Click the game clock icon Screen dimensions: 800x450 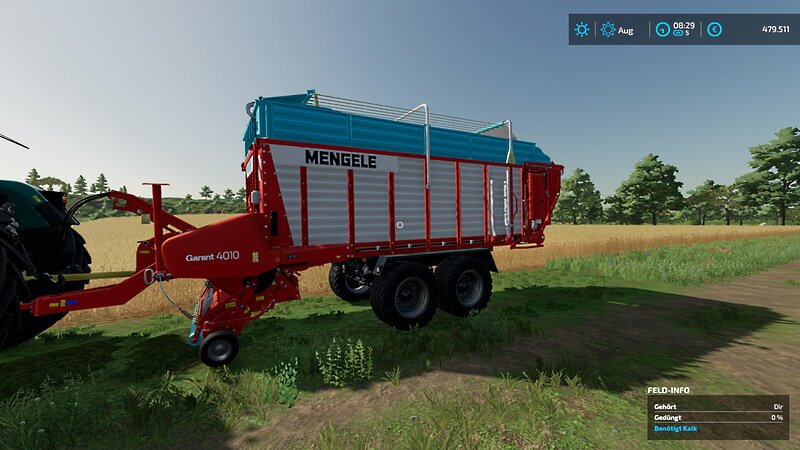click(x=662, y=30)
